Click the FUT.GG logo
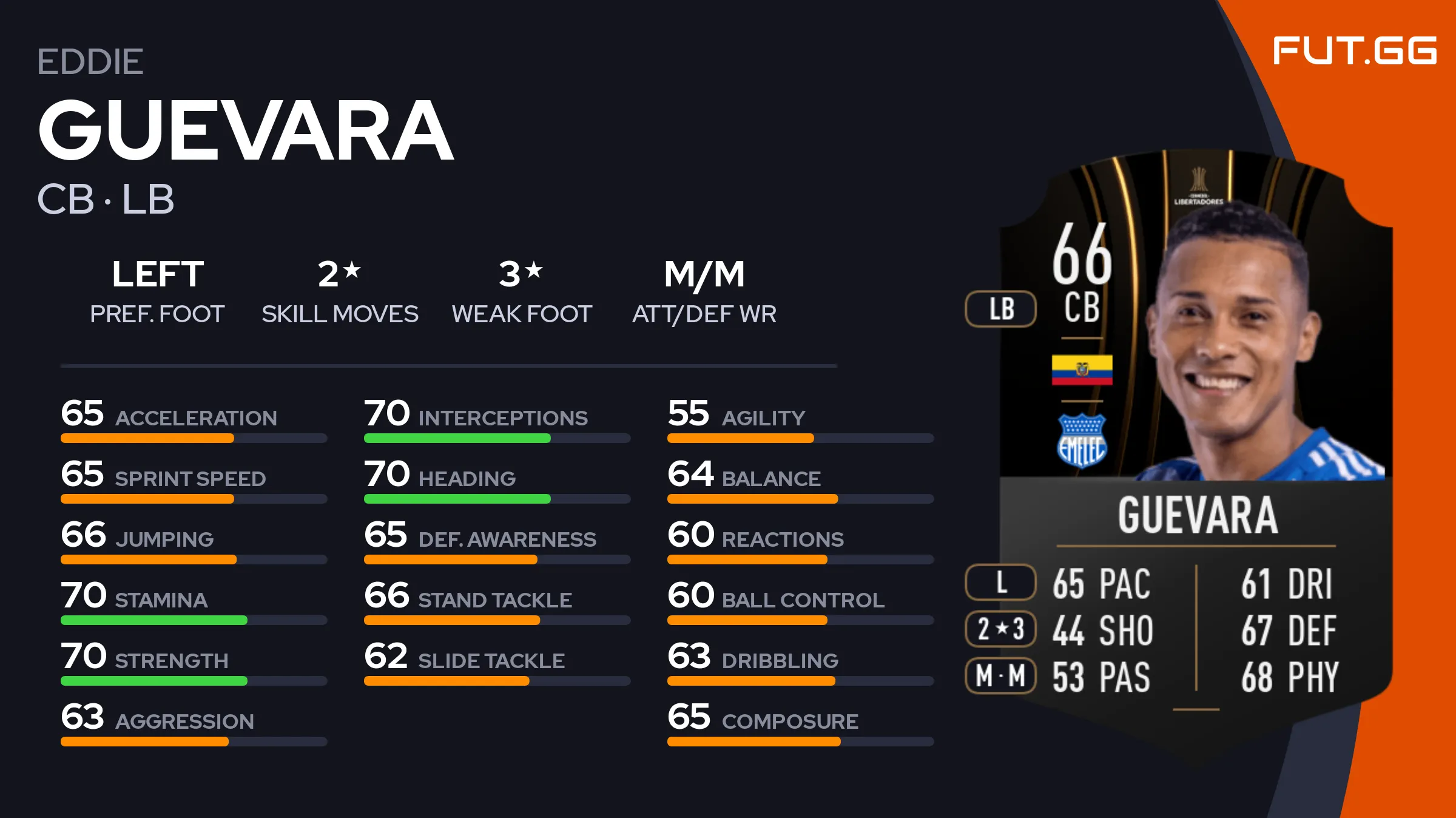Image resolution: width=1456 pixels, height=818 pixels. coord(1354,51)
